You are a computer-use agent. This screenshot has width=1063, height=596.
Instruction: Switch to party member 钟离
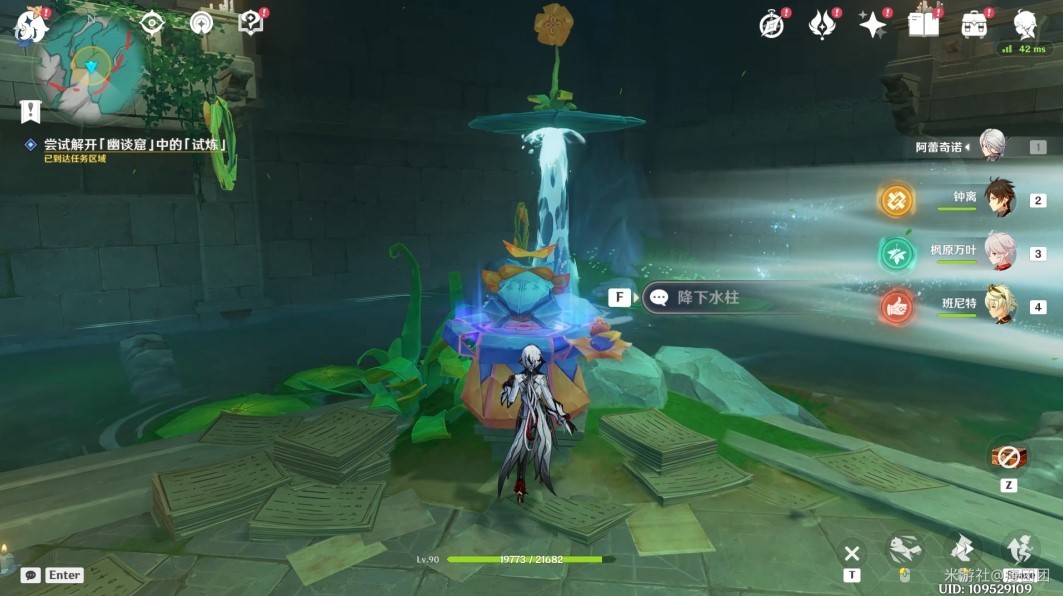coord(1000,199)
